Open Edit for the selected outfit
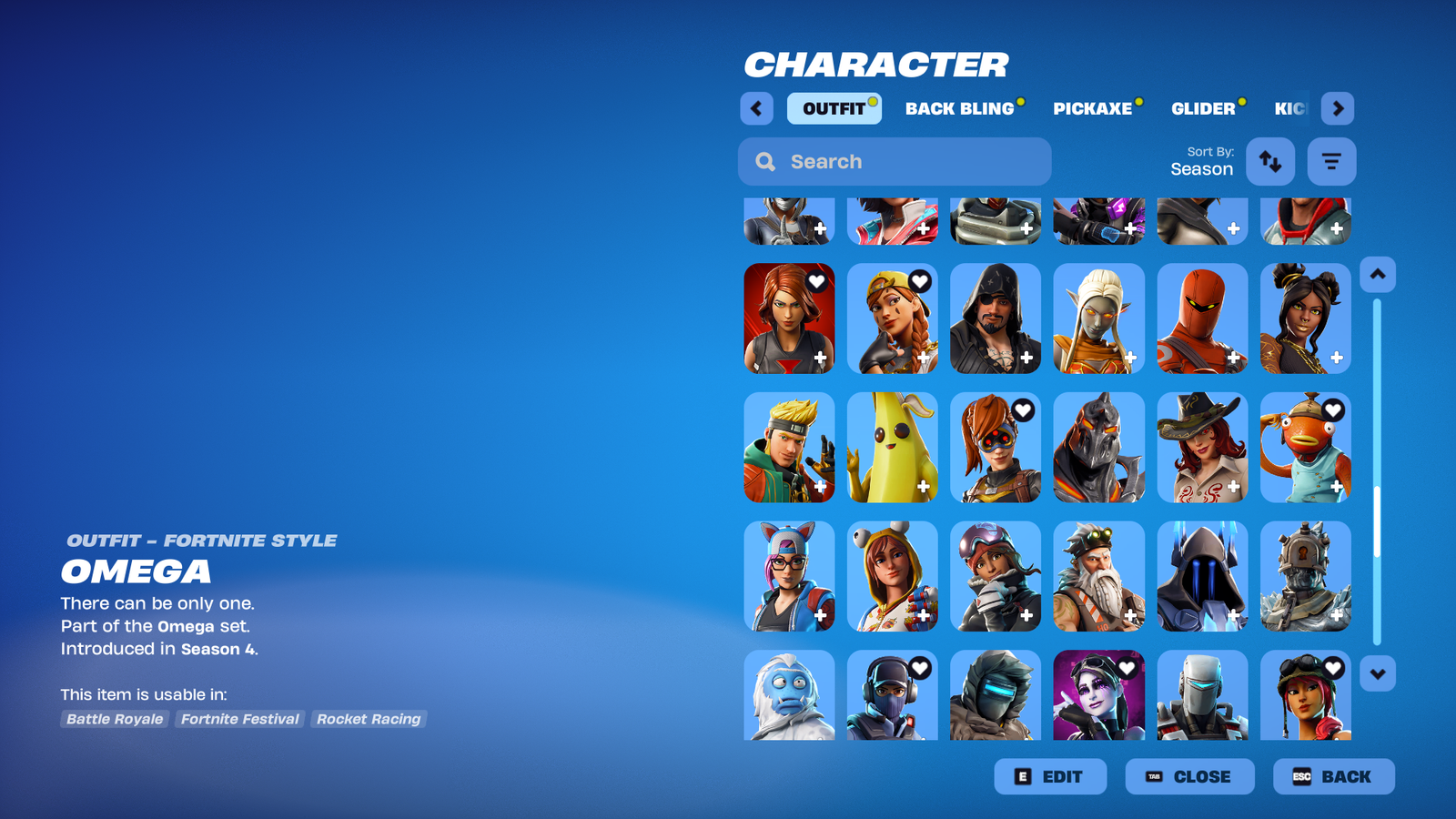1456x819 pixels. [1050, 776]
